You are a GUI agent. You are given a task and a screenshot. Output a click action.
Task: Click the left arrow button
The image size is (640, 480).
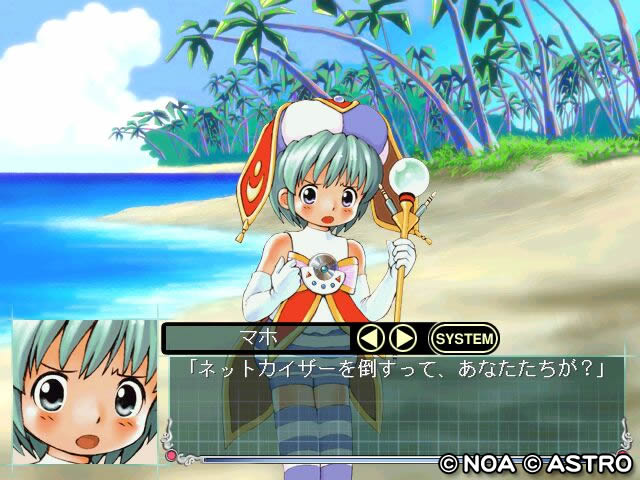pos(371,338)
